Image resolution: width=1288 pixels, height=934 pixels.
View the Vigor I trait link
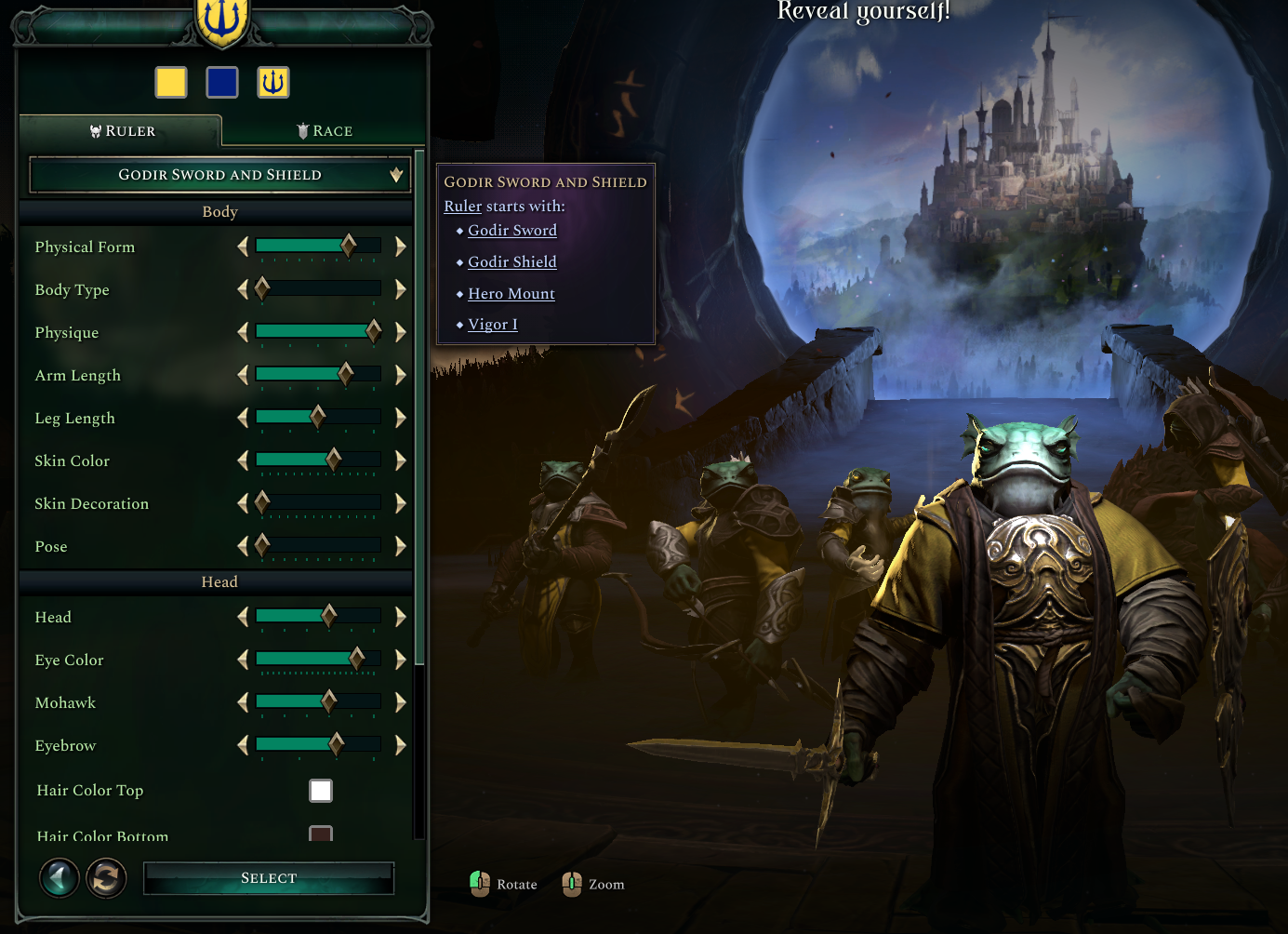493,324
